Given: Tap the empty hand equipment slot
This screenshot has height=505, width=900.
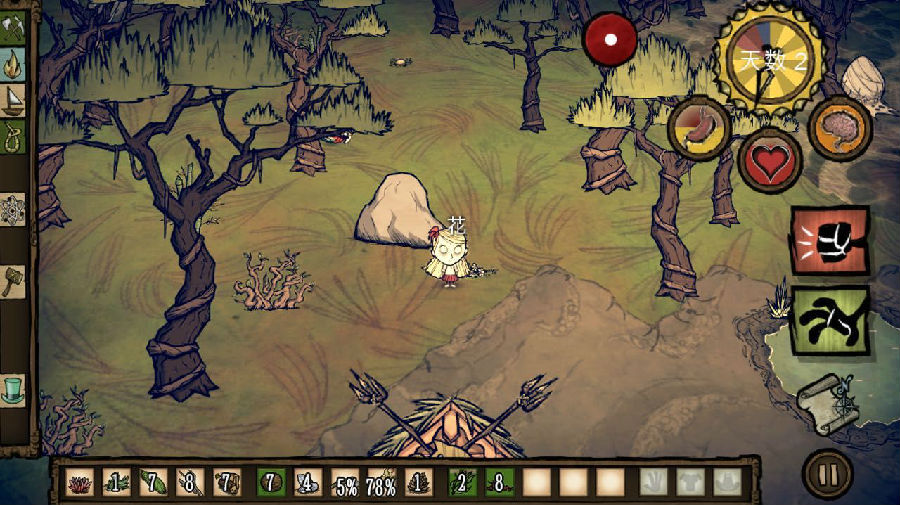Looking at the screenshot, I should [653, 483].
